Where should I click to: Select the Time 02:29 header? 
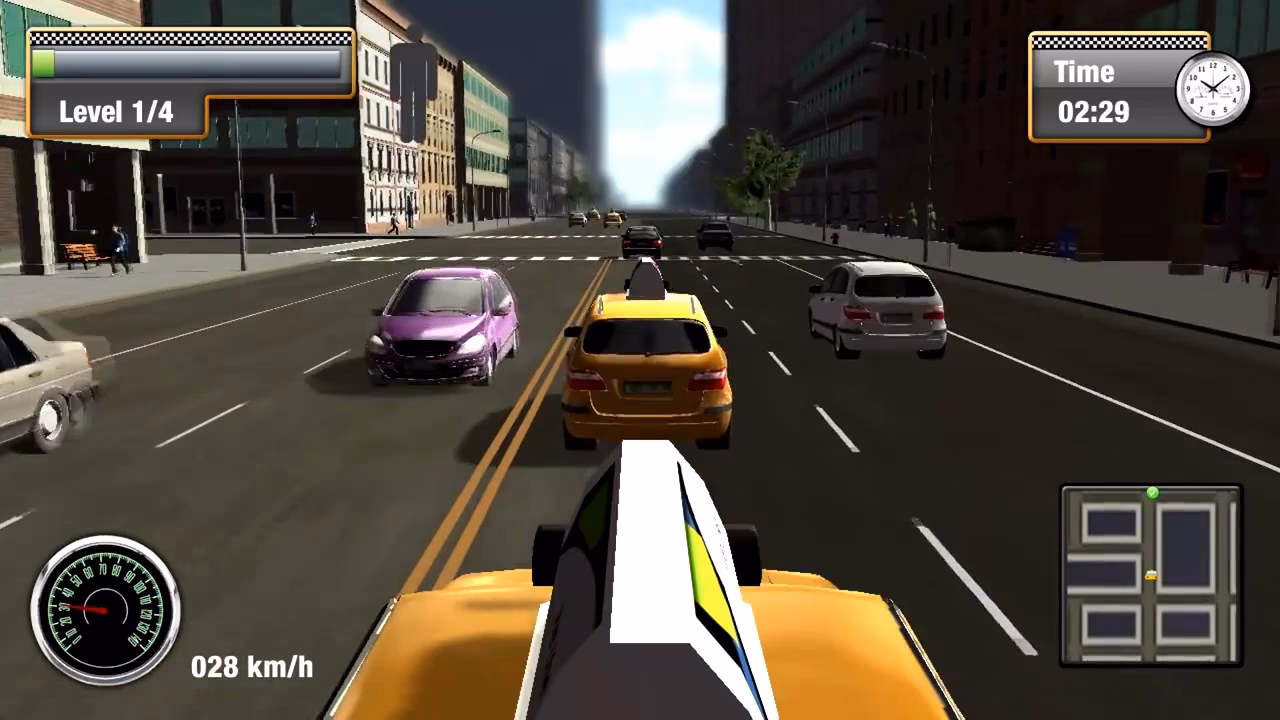point(1085,72)
